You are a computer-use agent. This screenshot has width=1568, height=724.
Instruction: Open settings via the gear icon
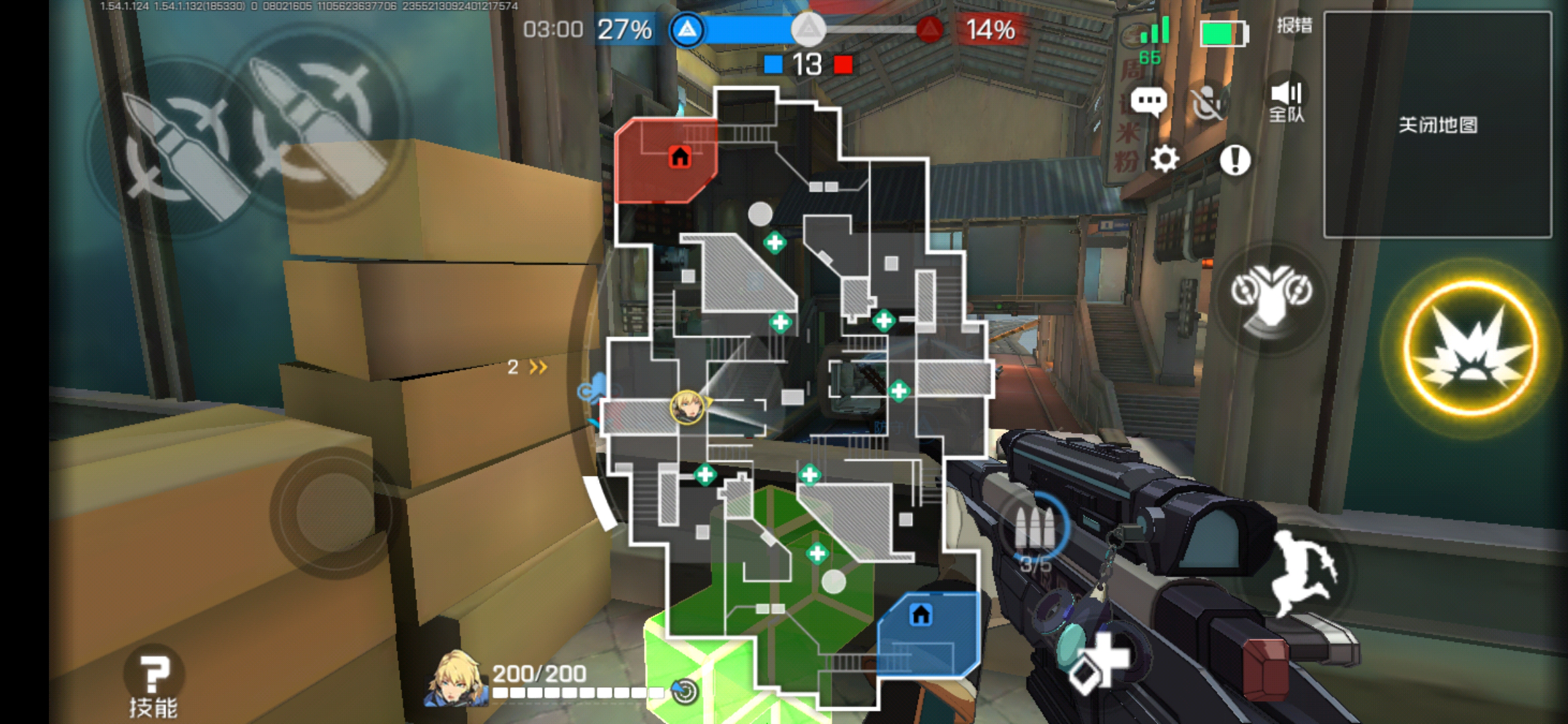pos(1165,160)
